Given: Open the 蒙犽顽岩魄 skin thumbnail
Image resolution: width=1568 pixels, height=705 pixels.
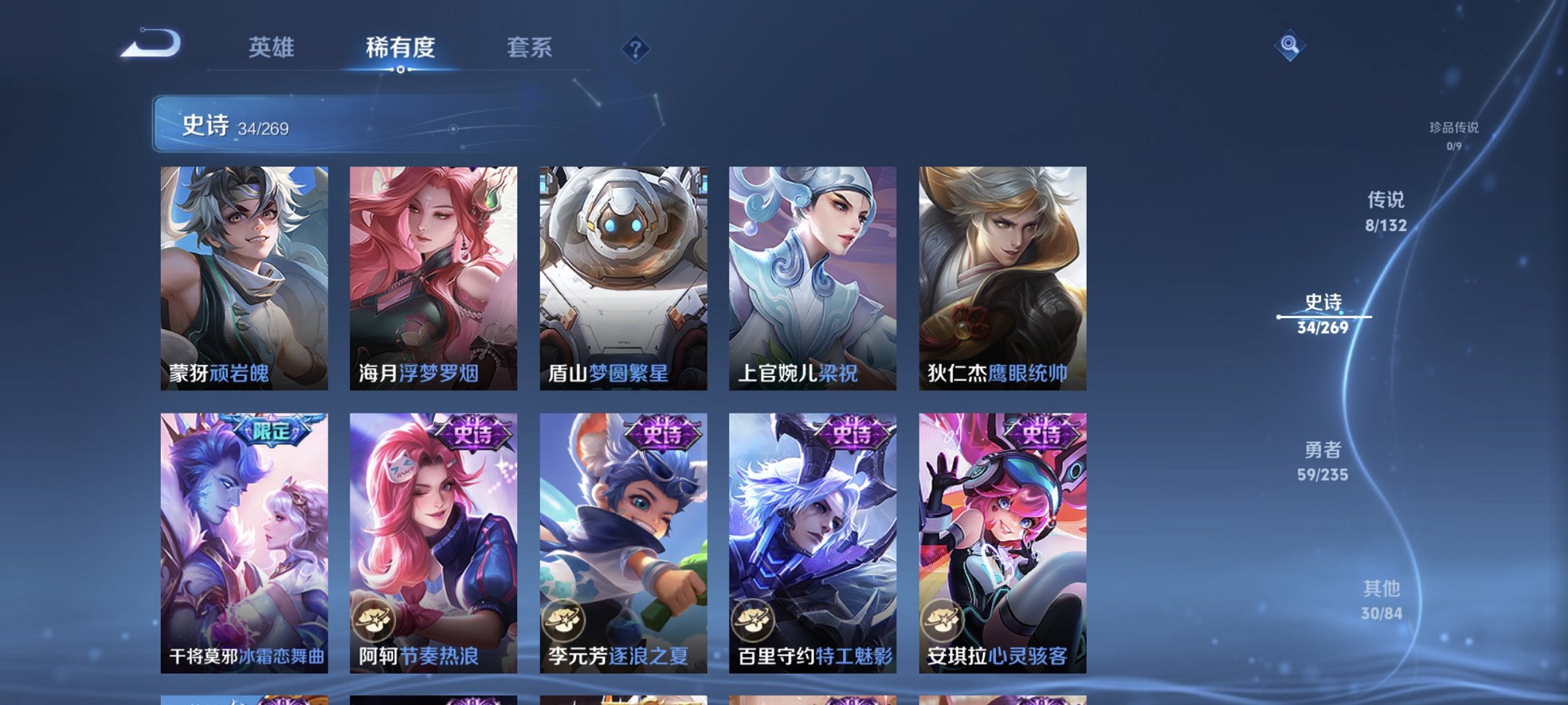Looking at the screenshot, I should tap(245, 276).
